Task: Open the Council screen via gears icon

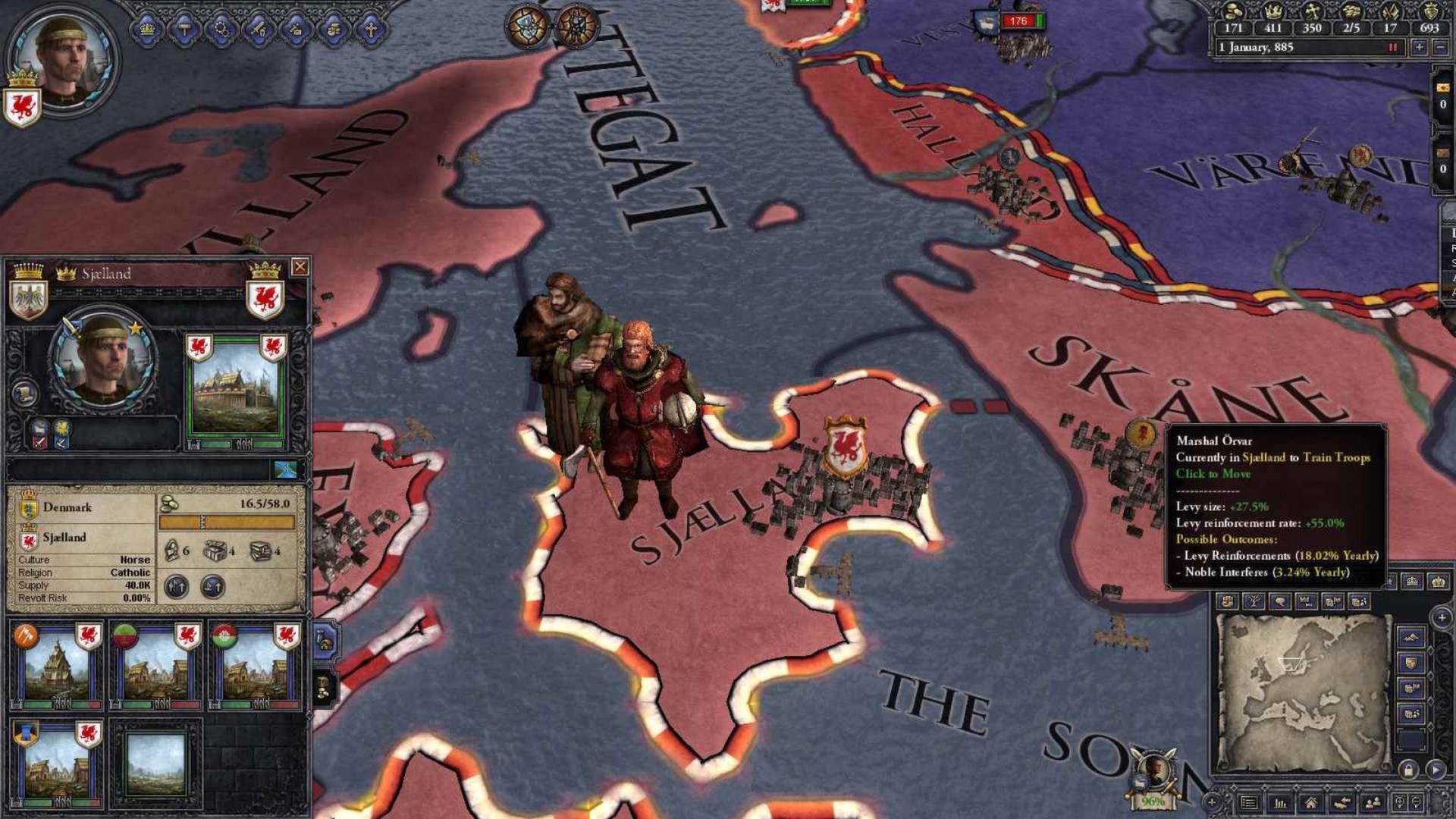Action: point(223,29)
